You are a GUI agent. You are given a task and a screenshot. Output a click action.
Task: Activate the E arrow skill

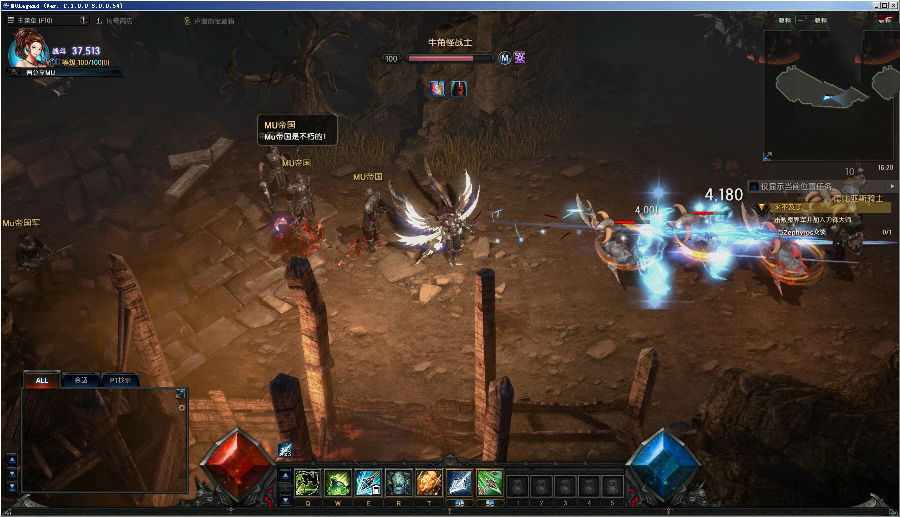pyautogui.click(x=368, y=482)
